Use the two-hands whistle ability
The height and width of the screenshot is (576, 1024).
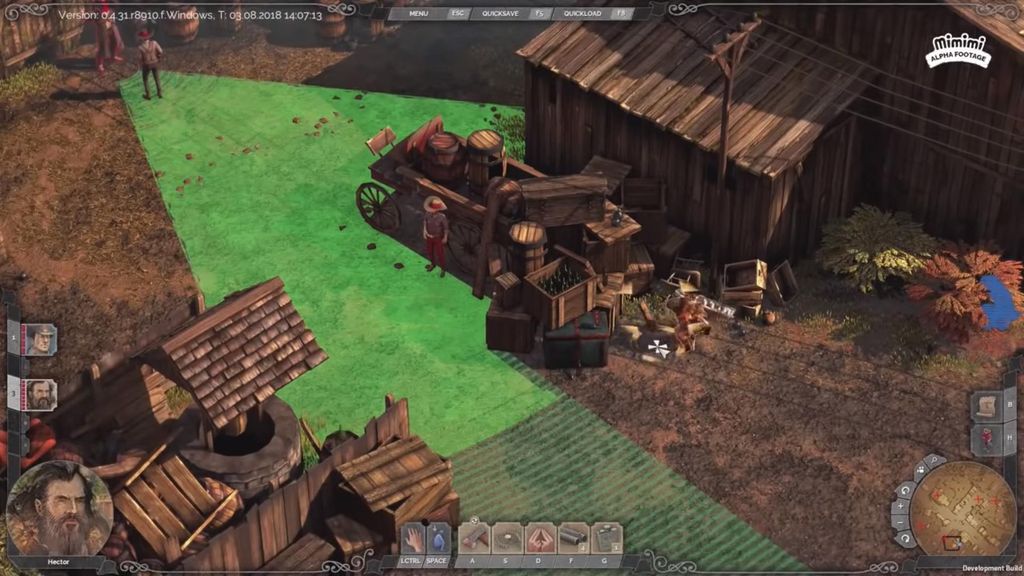tap(541, 538)
